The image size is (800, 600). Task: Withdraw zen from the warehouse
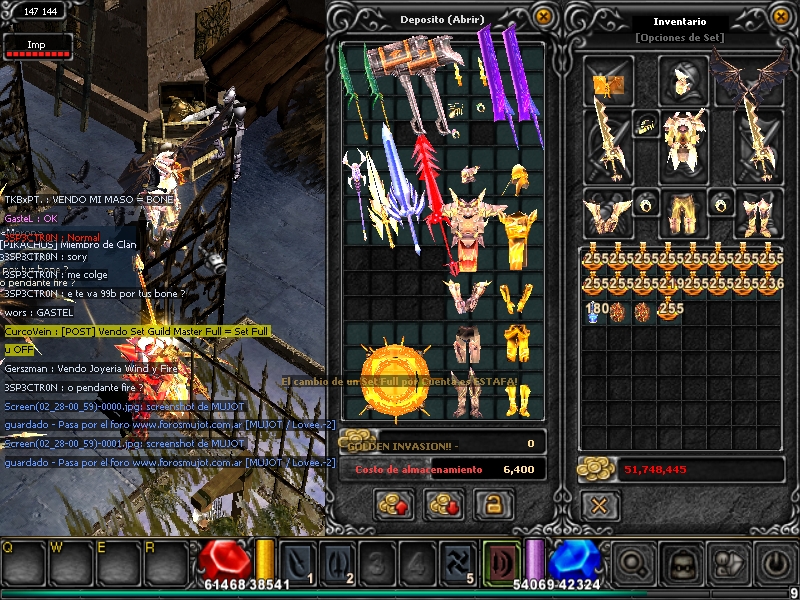coord(443,505)
